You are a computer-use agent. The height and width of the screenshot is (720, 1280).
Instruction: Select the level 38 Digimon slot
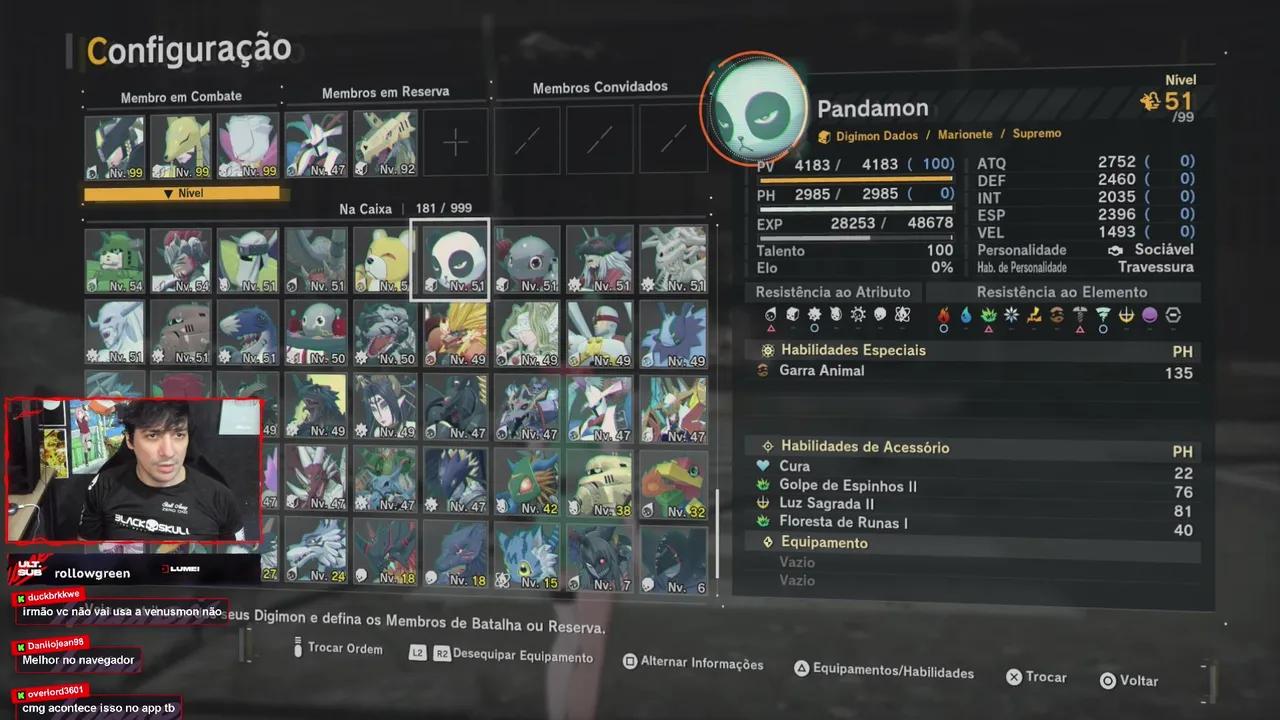click(x=600, y=482)
